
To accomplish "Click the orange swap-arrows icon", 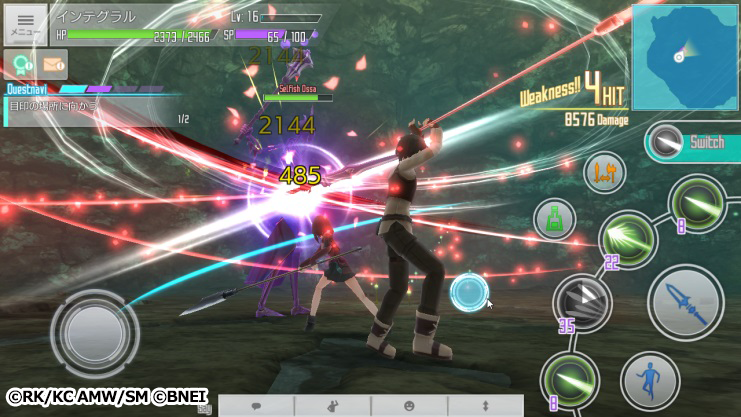I will (604, 173).
